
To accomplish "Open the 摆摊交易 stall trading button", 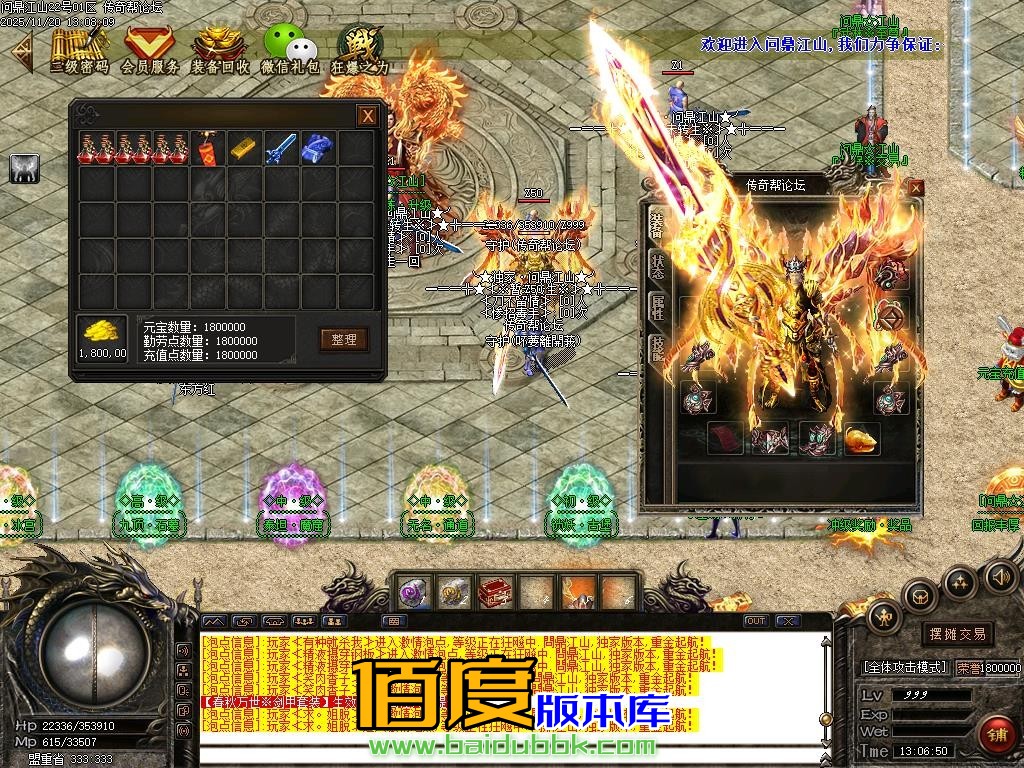I will 957,633.
